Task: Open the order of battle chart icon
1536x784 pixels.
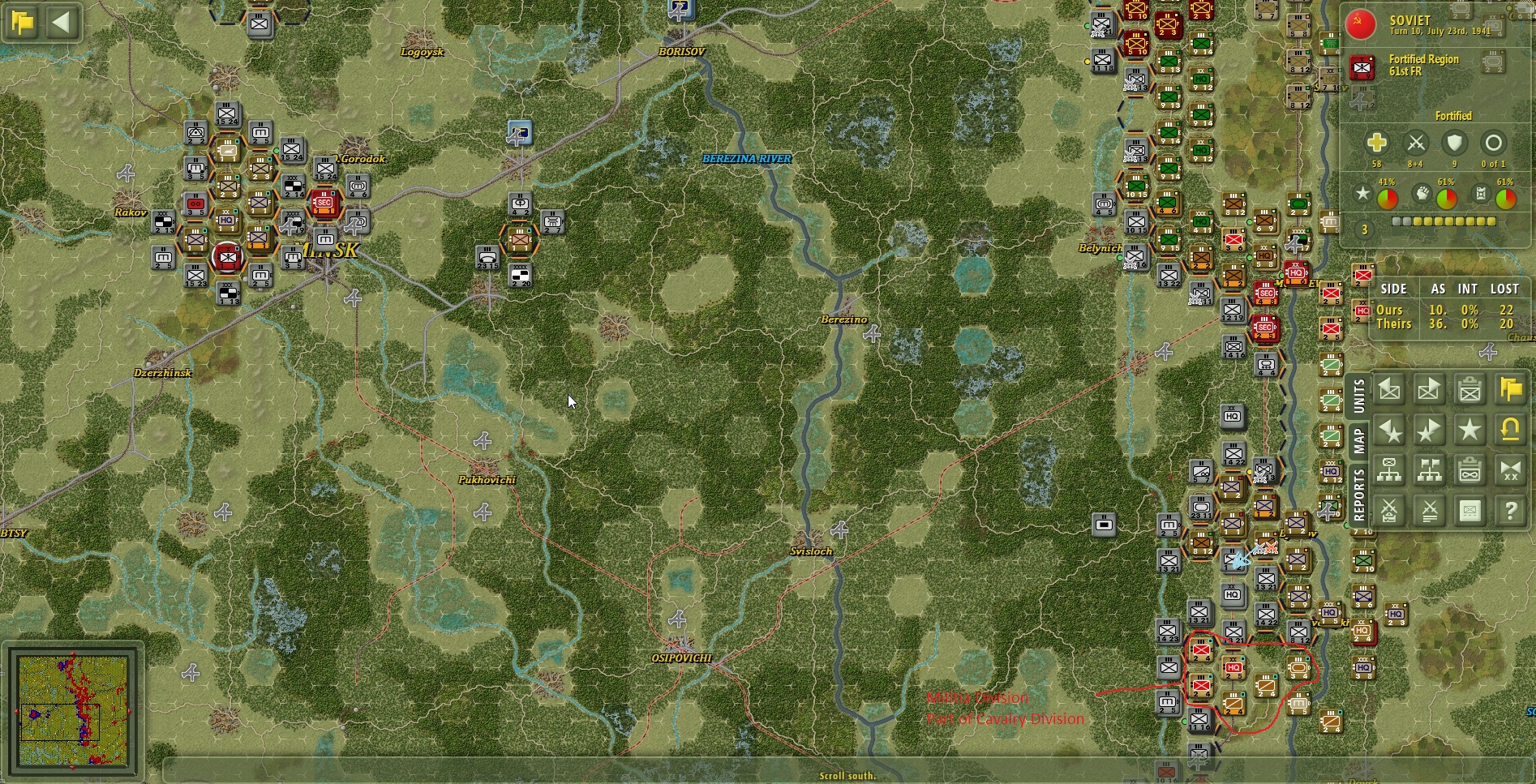Action: pos(1389,470)
